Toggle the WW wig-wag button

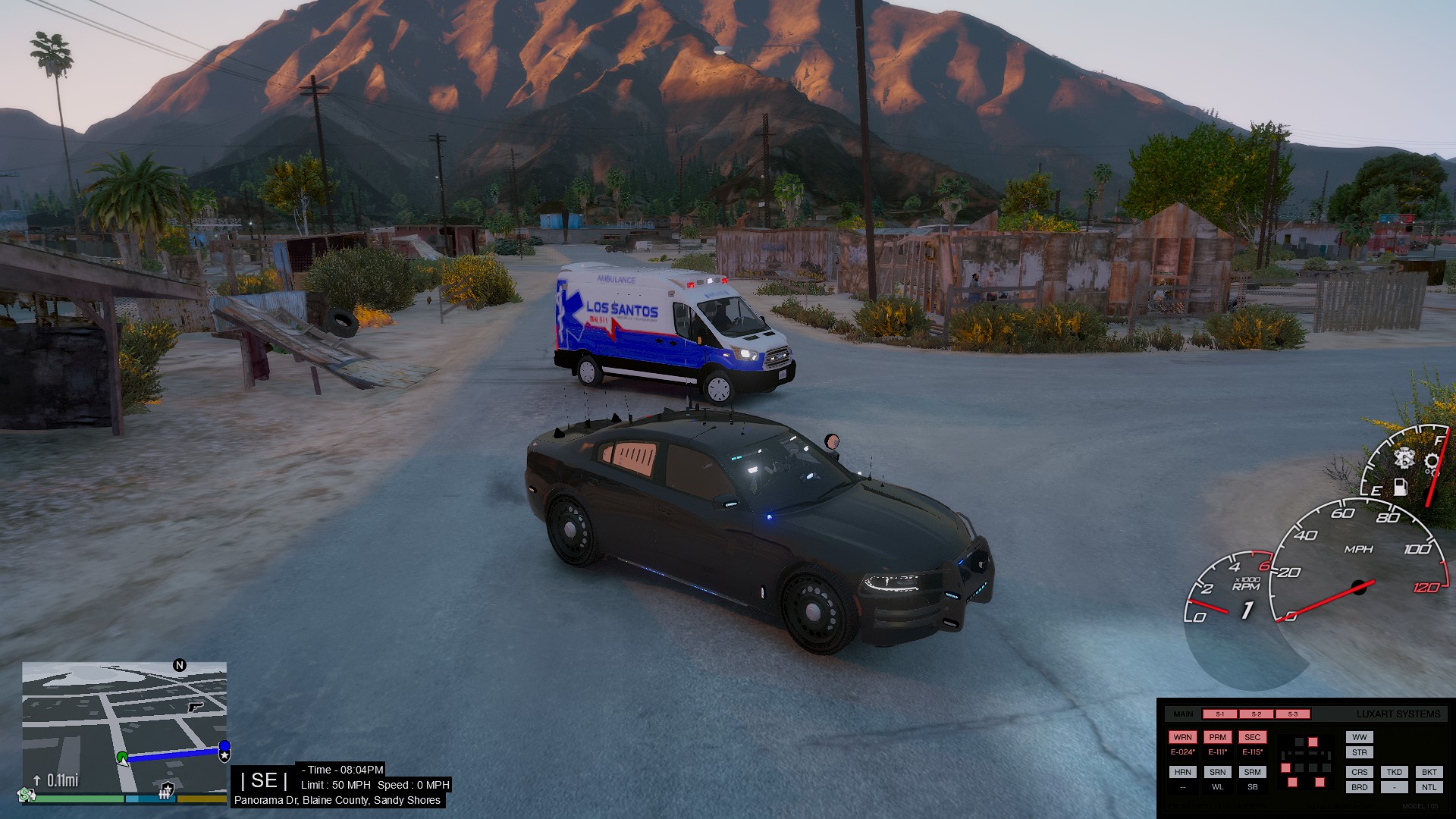1359,737
